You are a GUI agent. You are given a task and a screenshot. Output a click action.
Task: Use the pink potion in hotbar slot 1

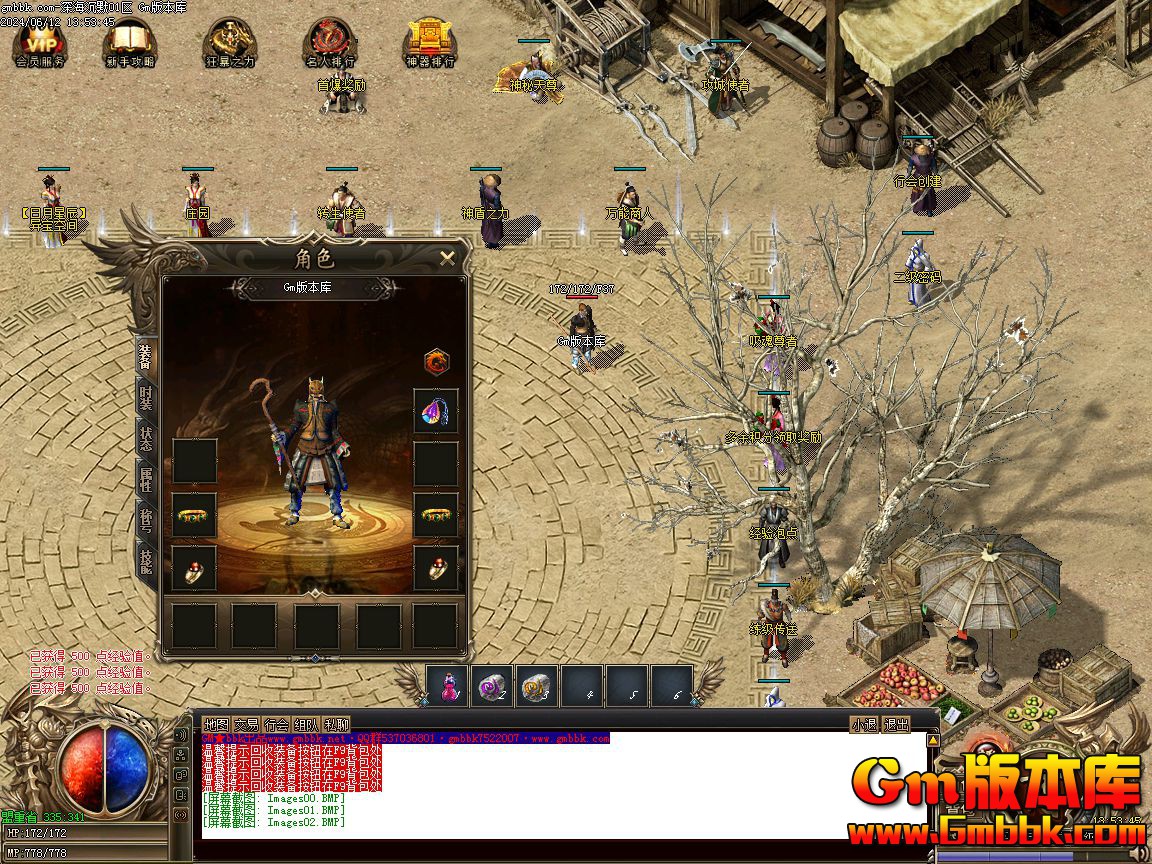coord(448,686)
